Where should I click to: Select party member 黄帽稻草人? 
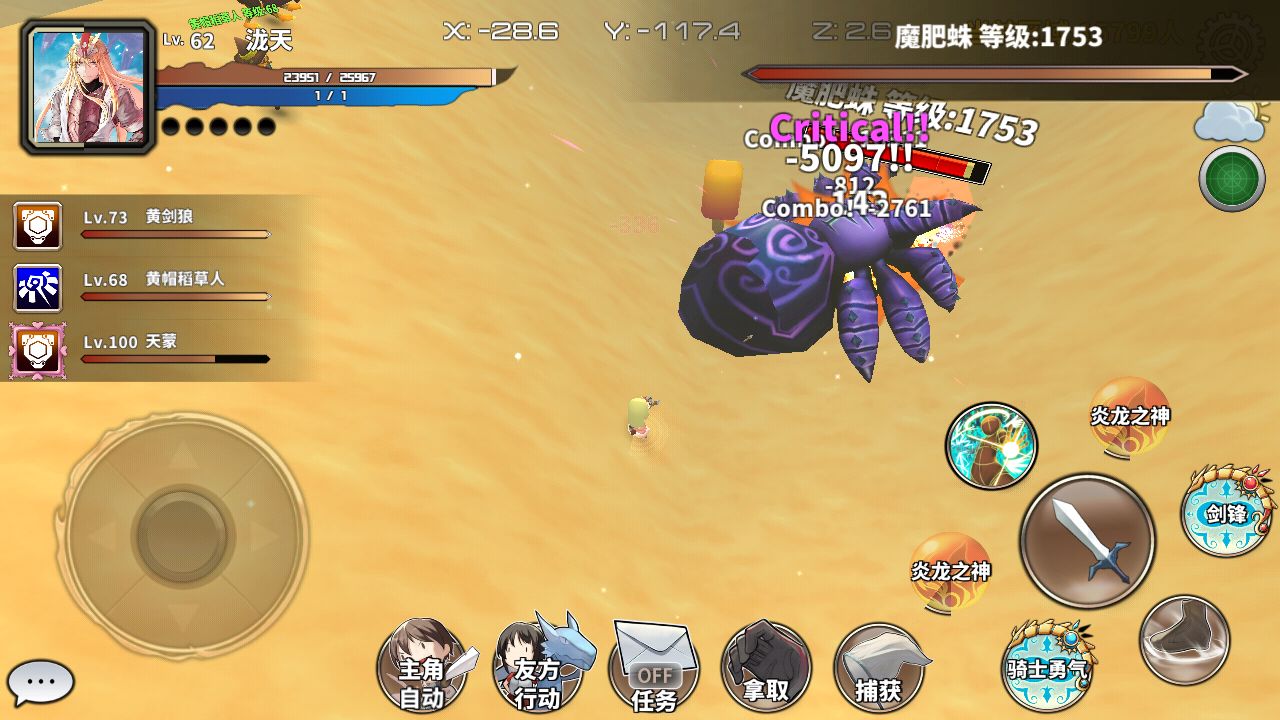[x=38, y=288]
